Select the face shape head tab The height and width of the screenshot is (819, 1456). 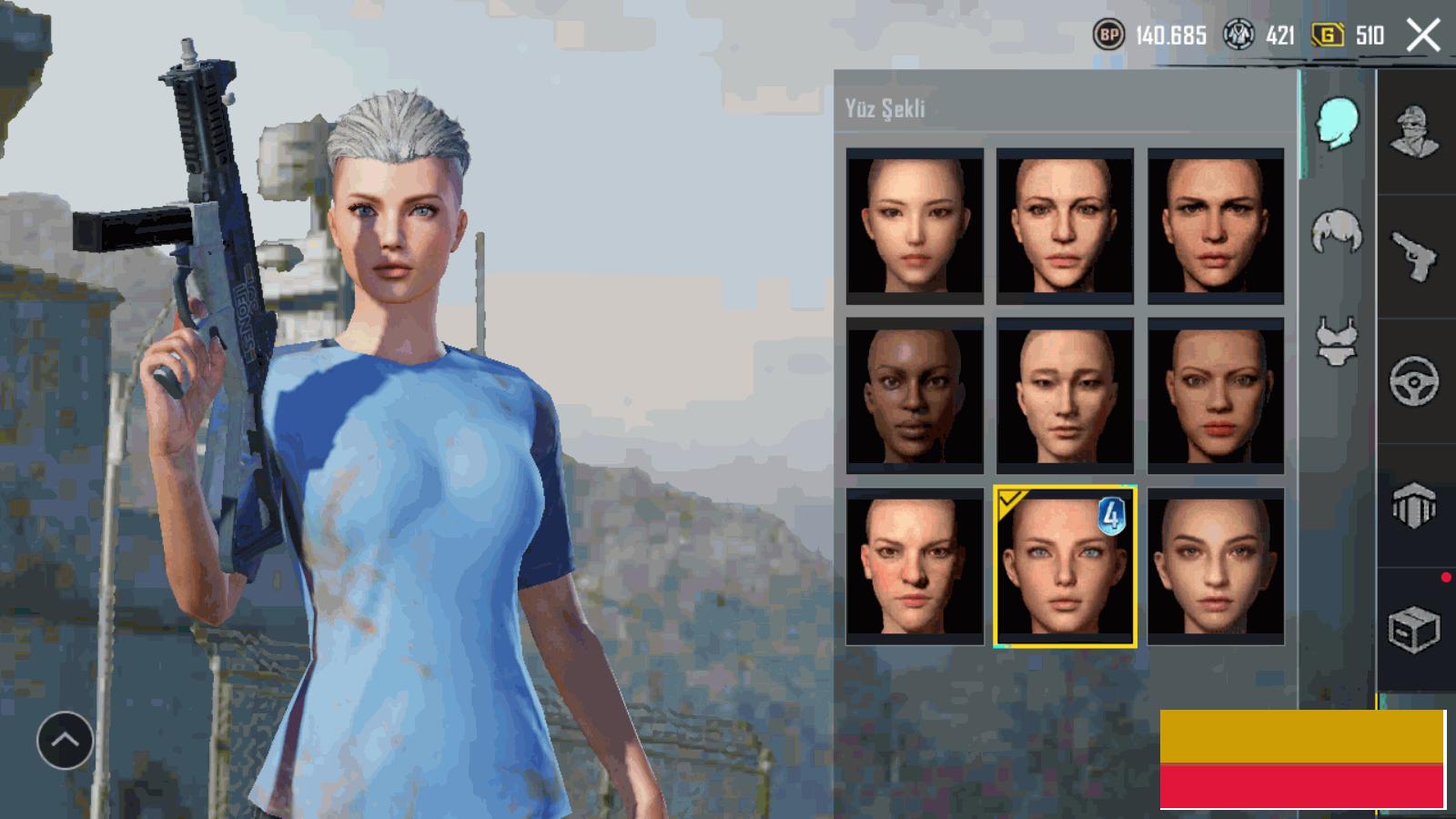click(x=1336, y=123)
